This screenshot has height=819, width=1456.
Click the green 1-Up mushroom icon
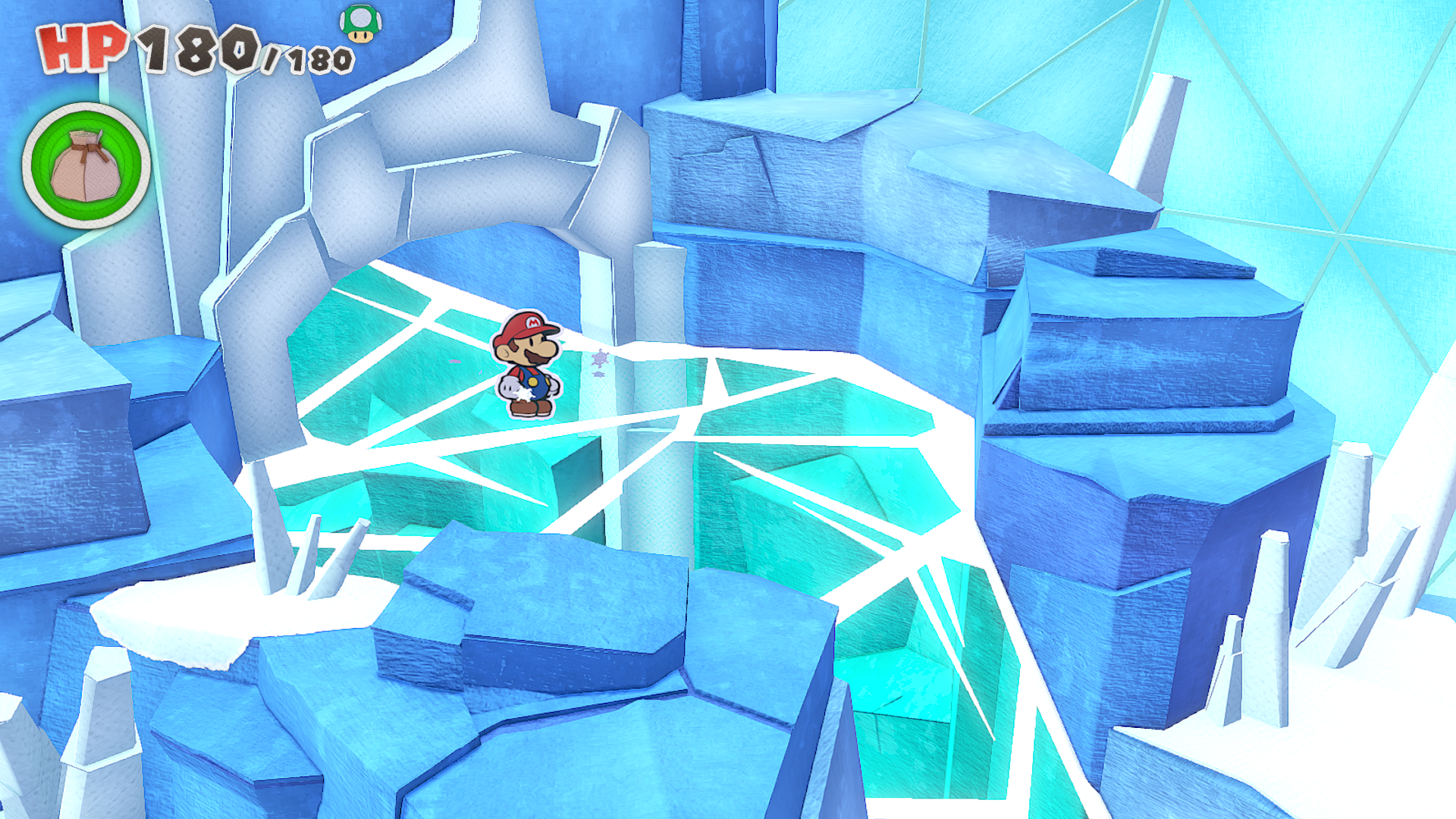[x=360, y=24]
